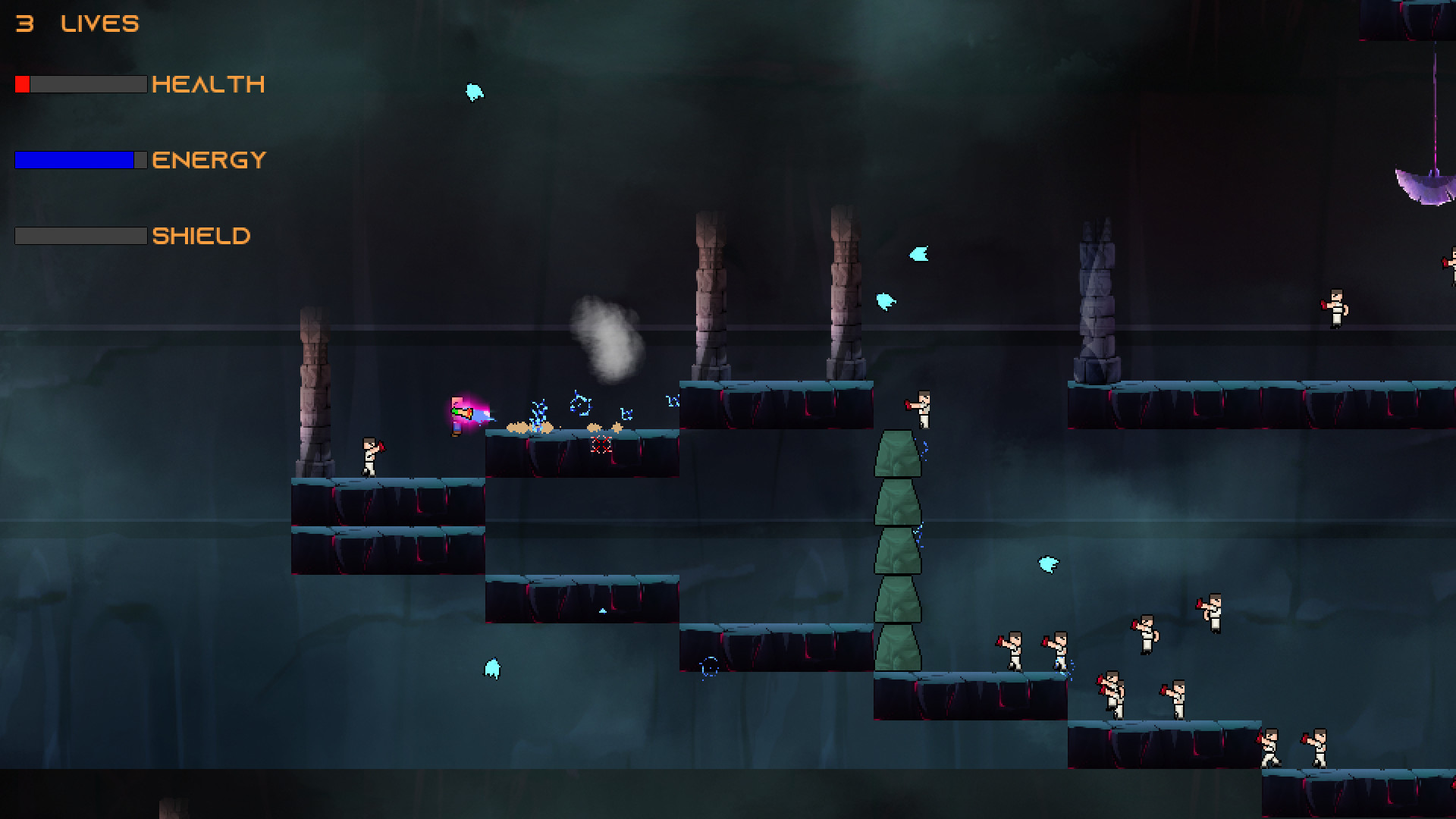This screenshot has height=819, width=1456.
Task: Click the red HEALTH bar
Action: click(24, 84)
